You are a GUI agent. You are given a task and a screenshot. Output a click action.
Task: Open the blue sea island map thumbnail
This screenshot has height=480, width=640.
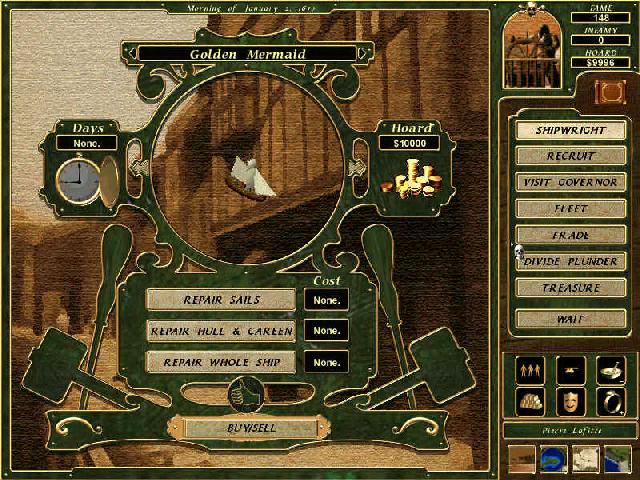coord(553,457)
